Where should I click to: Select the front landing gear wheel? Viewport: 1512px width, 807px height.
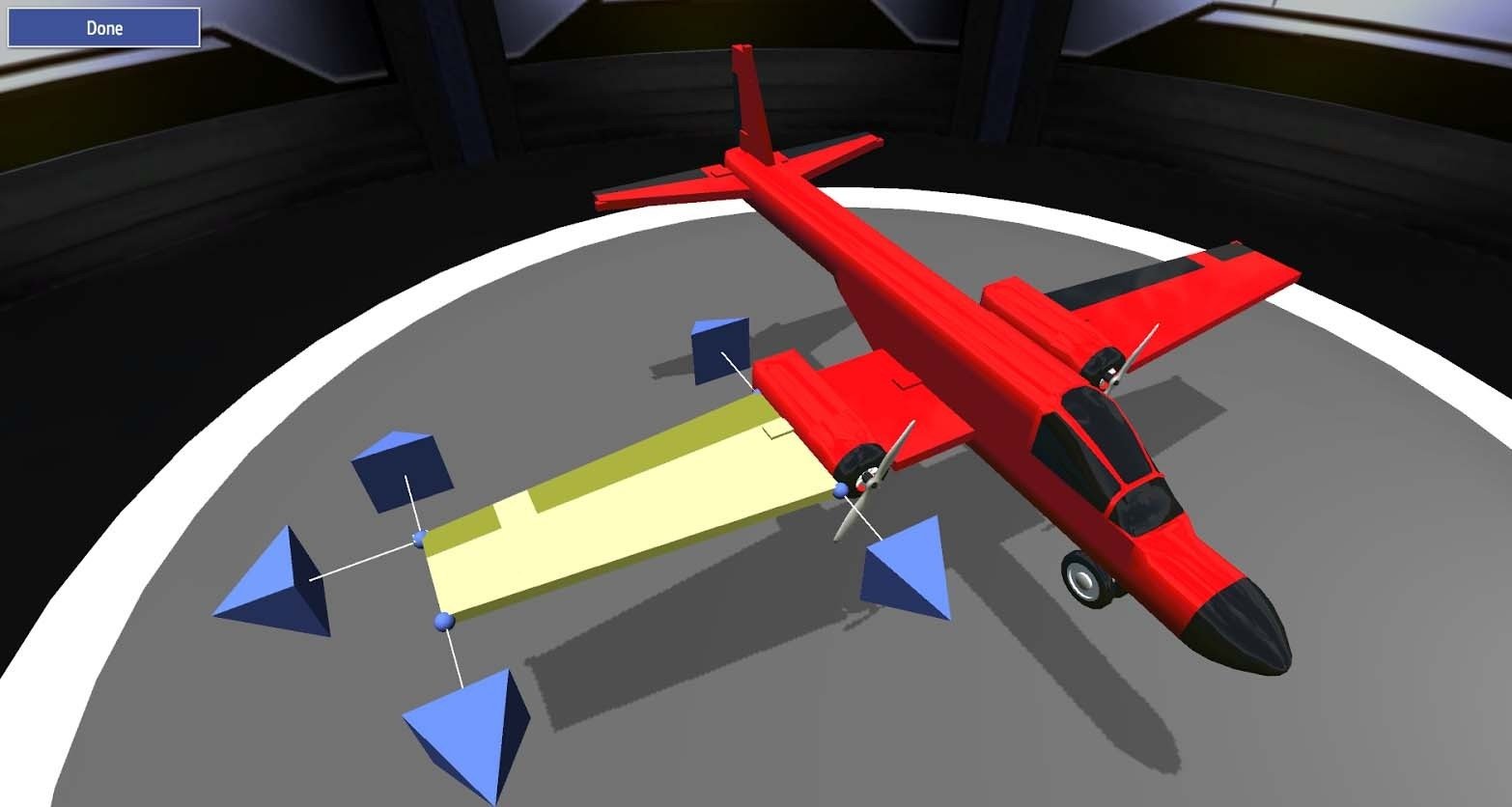click(1083, 579)
